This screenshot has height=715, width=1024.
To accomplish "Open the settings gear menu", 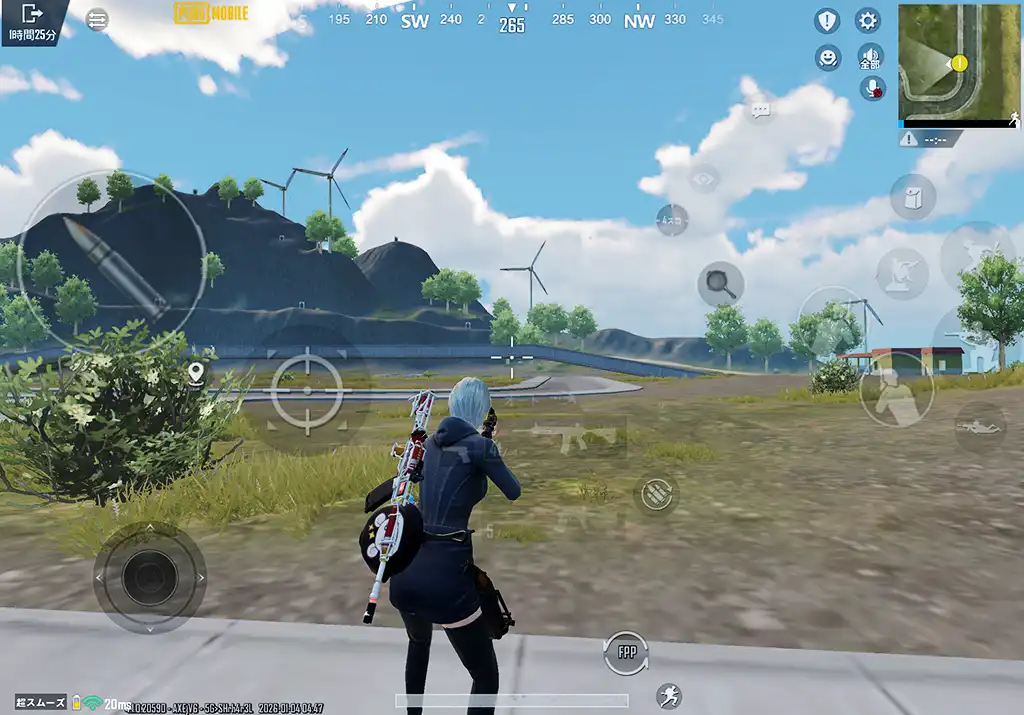I will [x=867, y=21].
